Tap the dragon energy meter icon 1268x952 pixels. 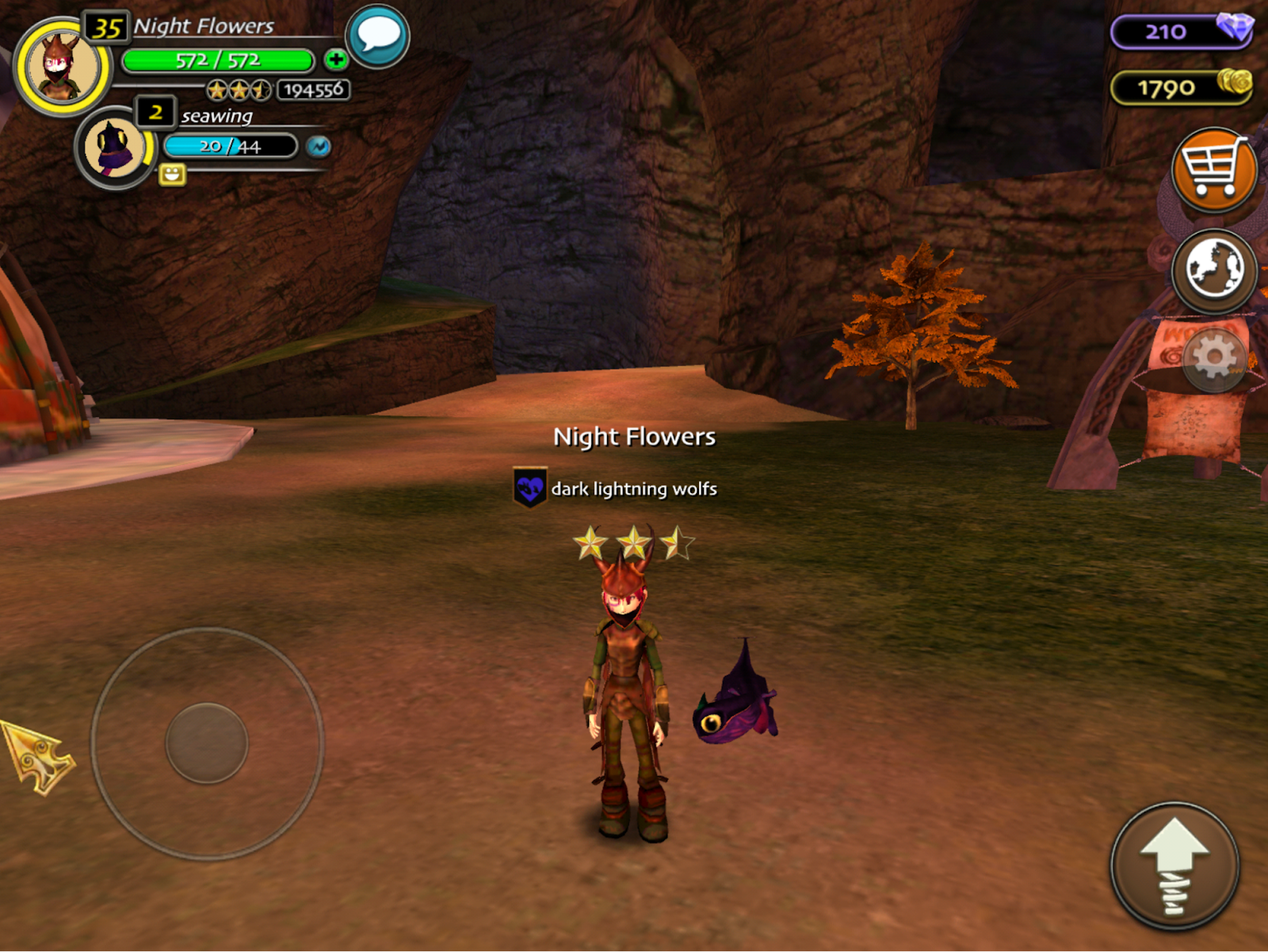point(319,147)
